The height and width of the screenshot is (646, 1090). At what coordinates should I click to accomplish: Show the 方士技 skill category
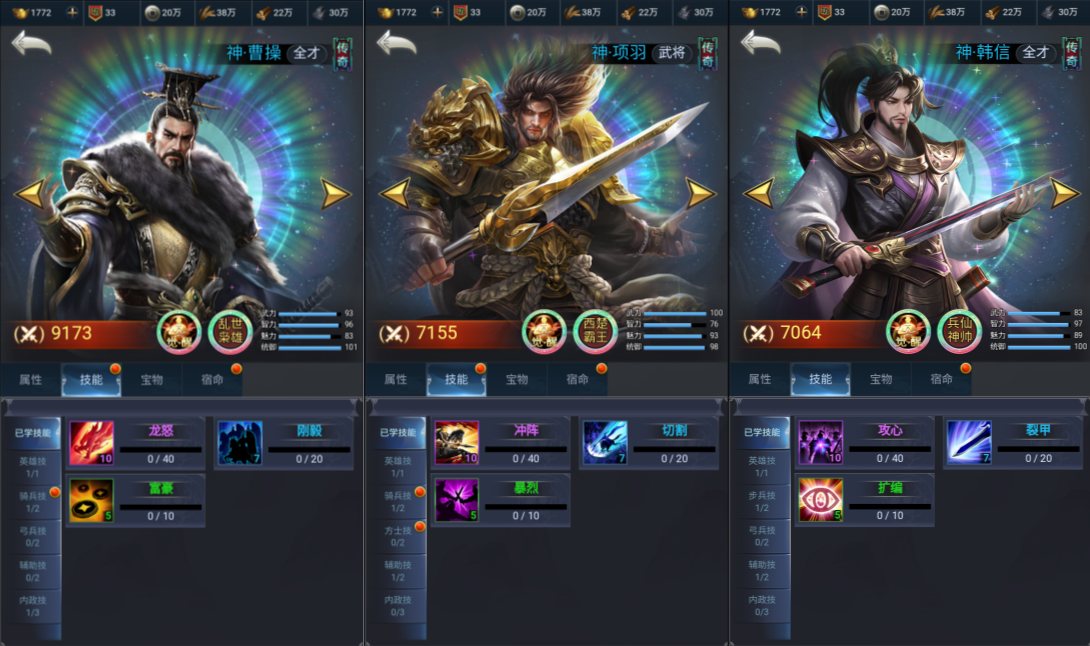[398, 535]
